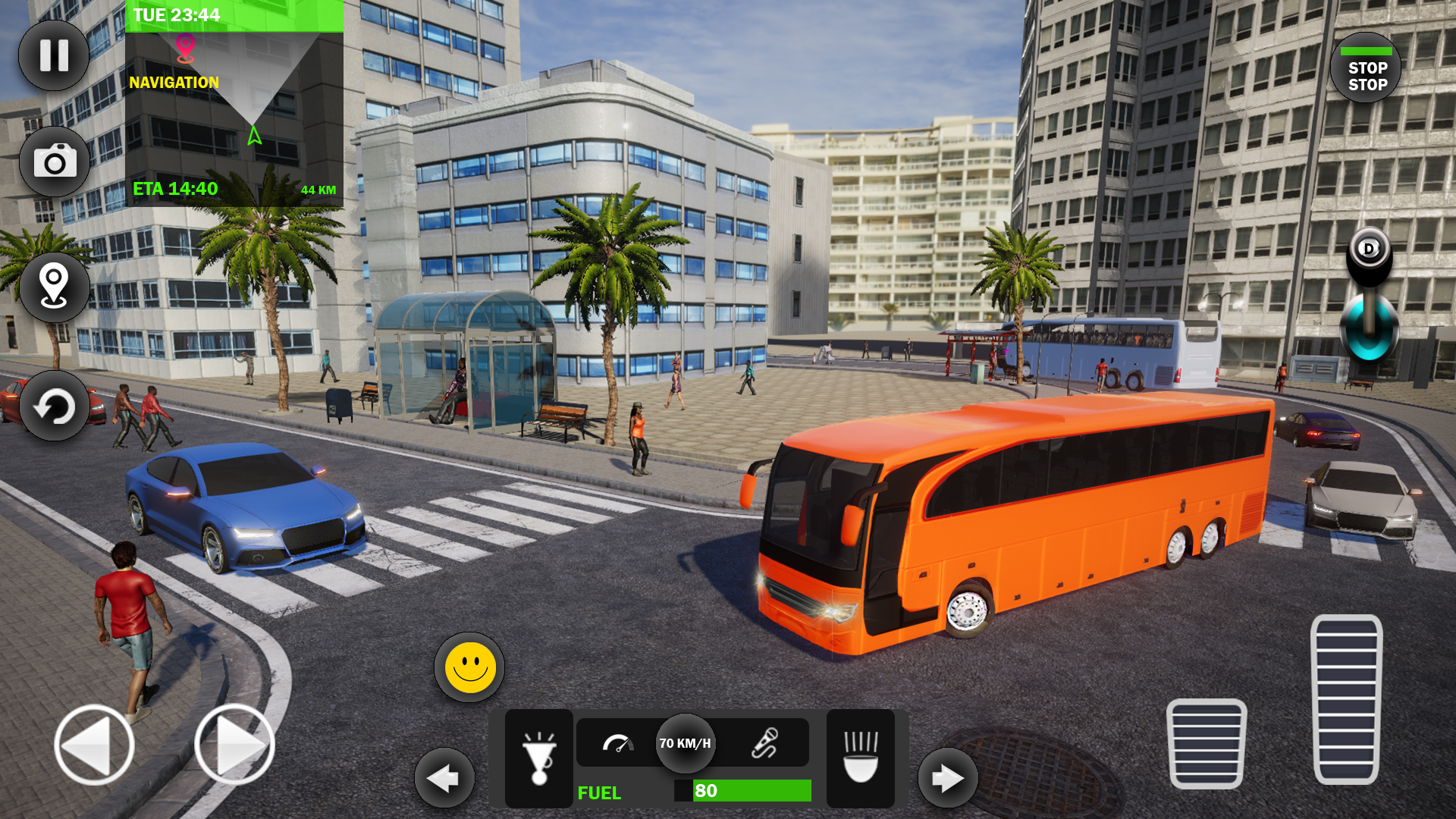Open the location pin map view
Screen dimensions: 1456x819
[53, 288]
